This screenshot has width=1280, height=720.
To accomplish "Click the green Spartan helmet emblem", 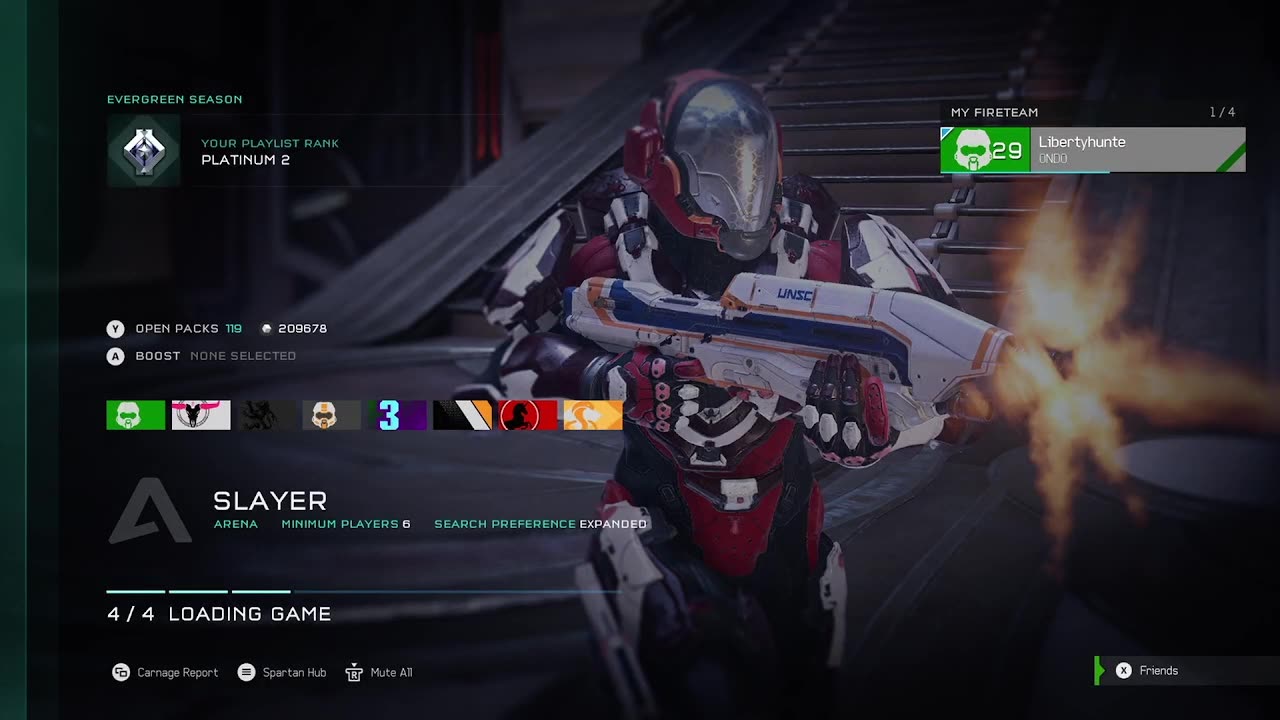I will point(135,415).
